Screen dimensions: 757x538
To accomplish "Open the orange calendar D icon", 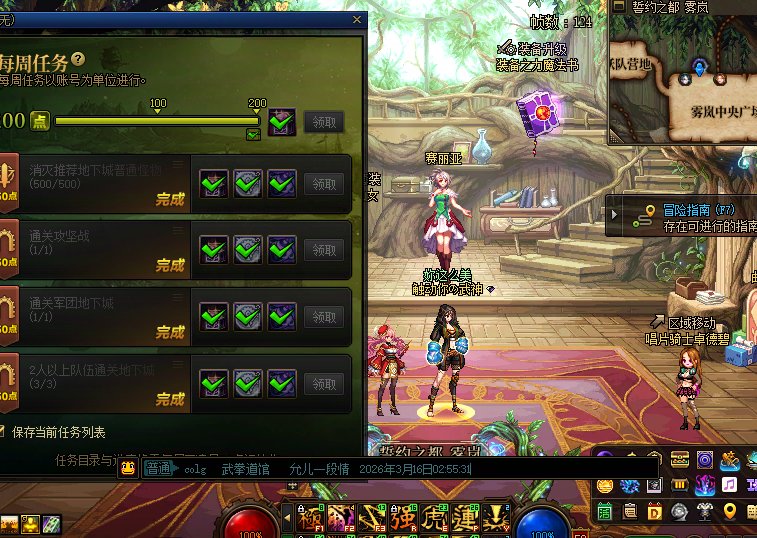I will [655, 512].
